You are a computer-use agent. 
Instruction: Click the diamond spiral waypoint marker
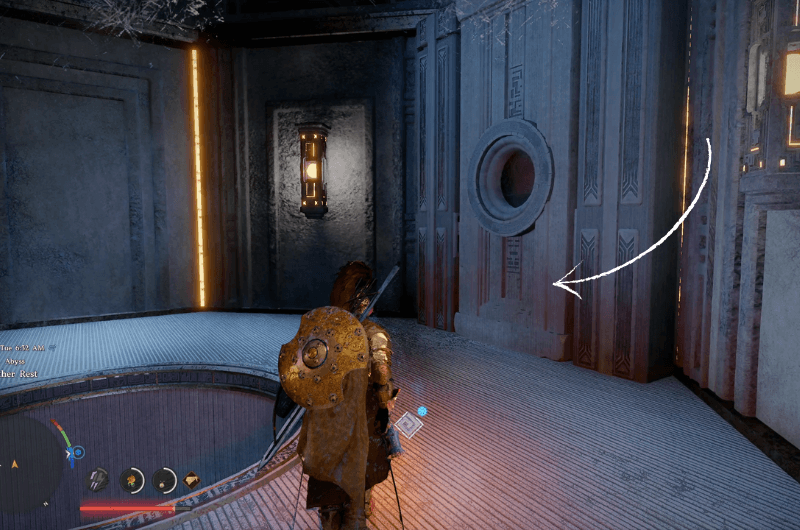(408, 425)
